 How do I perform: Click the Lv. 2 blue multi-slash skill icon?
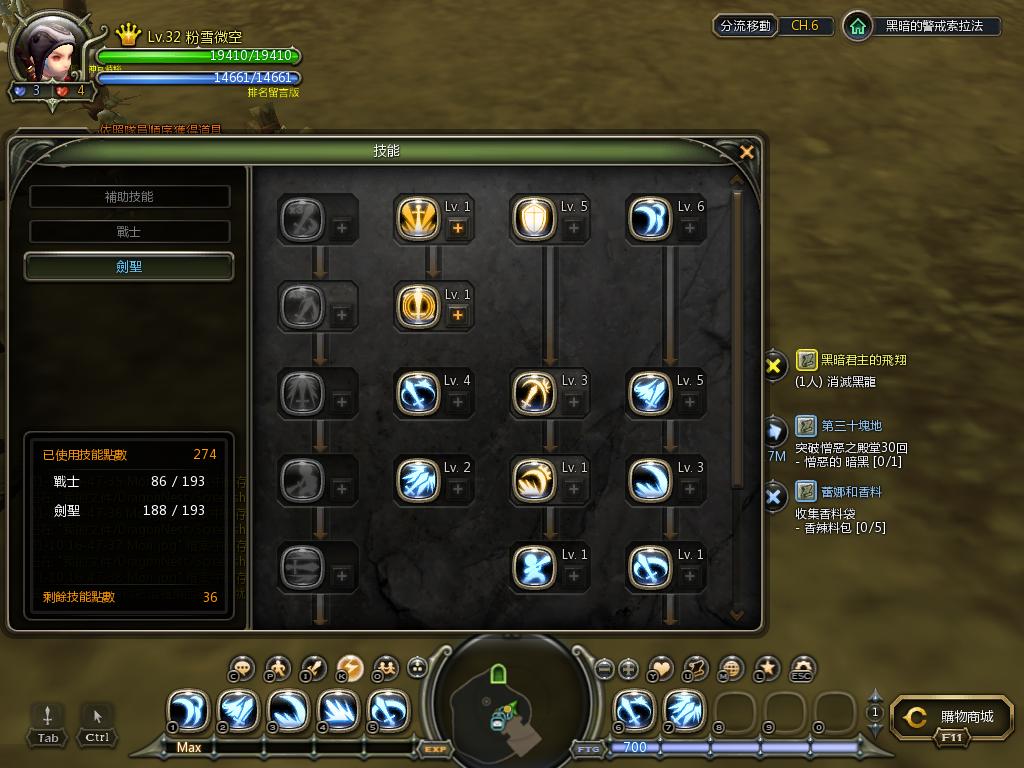417,480
